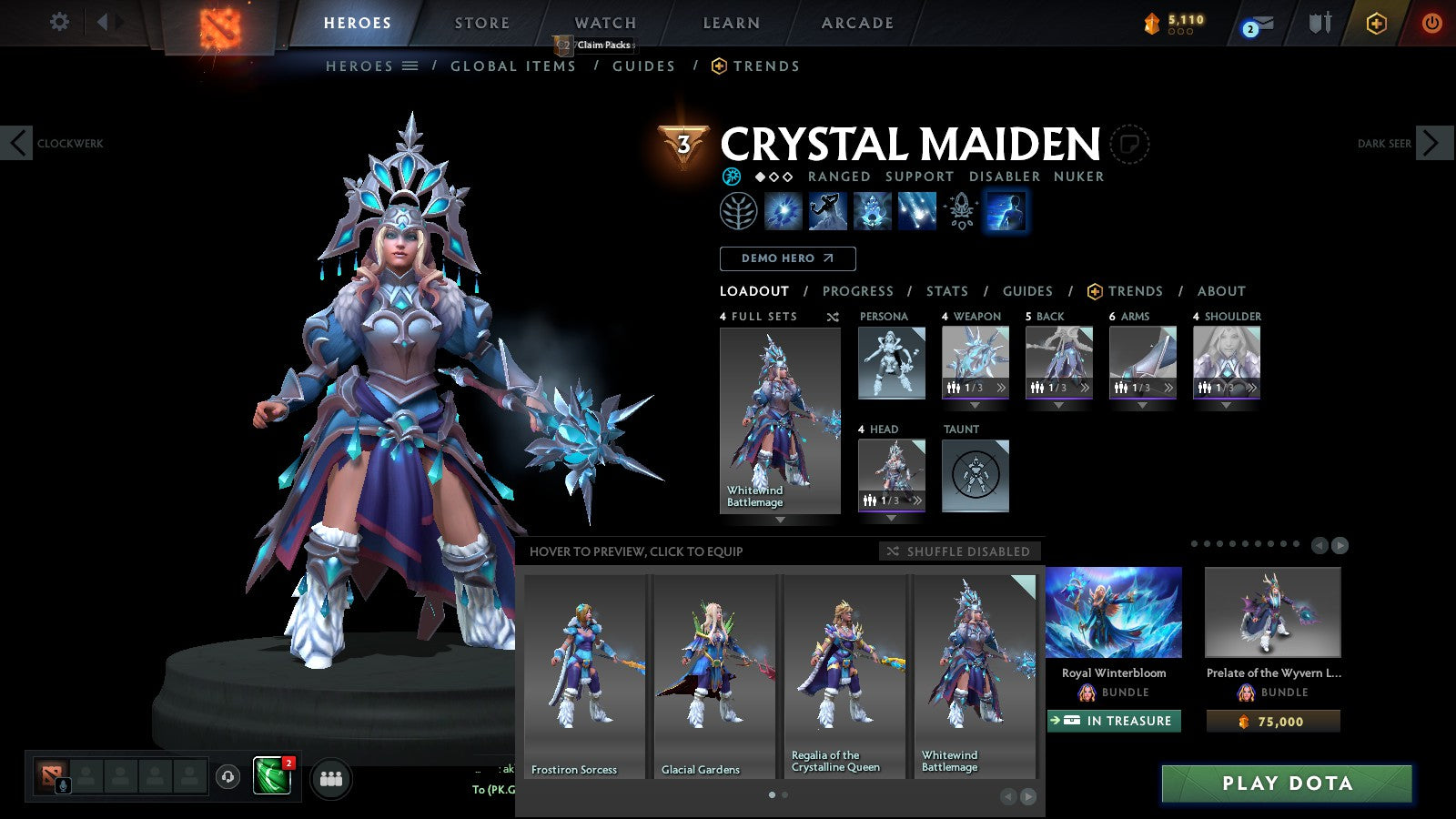The height and width of the screenshot is (819, 1456).
Task: Quit the game with the power button
Action: point(1431,23)
